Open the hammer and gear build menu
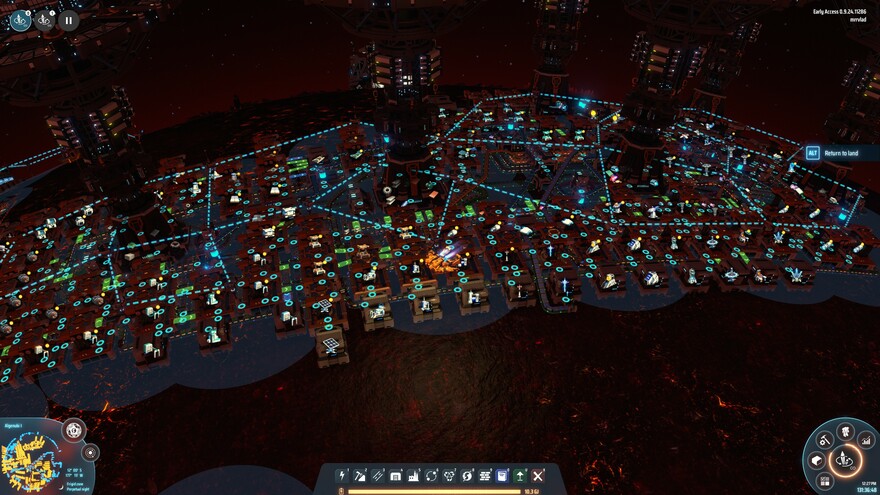This screenshot has height=495, width=880. pyautogui.click(x=825, y=439)
